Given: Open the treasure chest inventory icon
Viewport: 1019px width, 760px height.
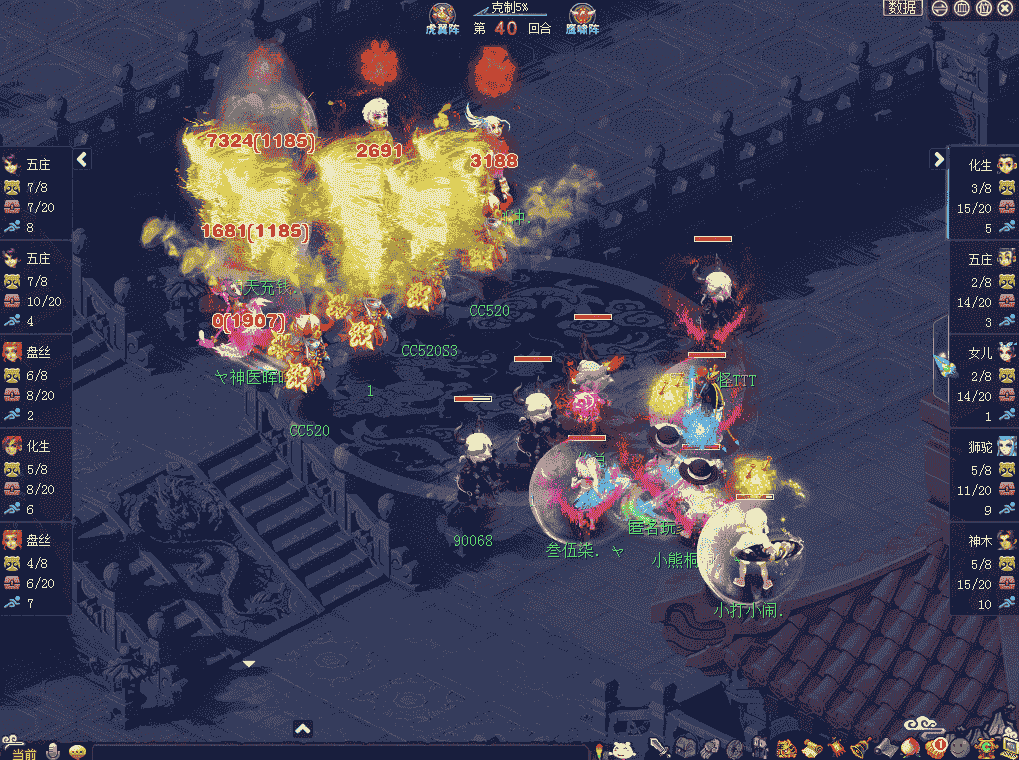Looking at the screenshot, I should click(685, 747).
